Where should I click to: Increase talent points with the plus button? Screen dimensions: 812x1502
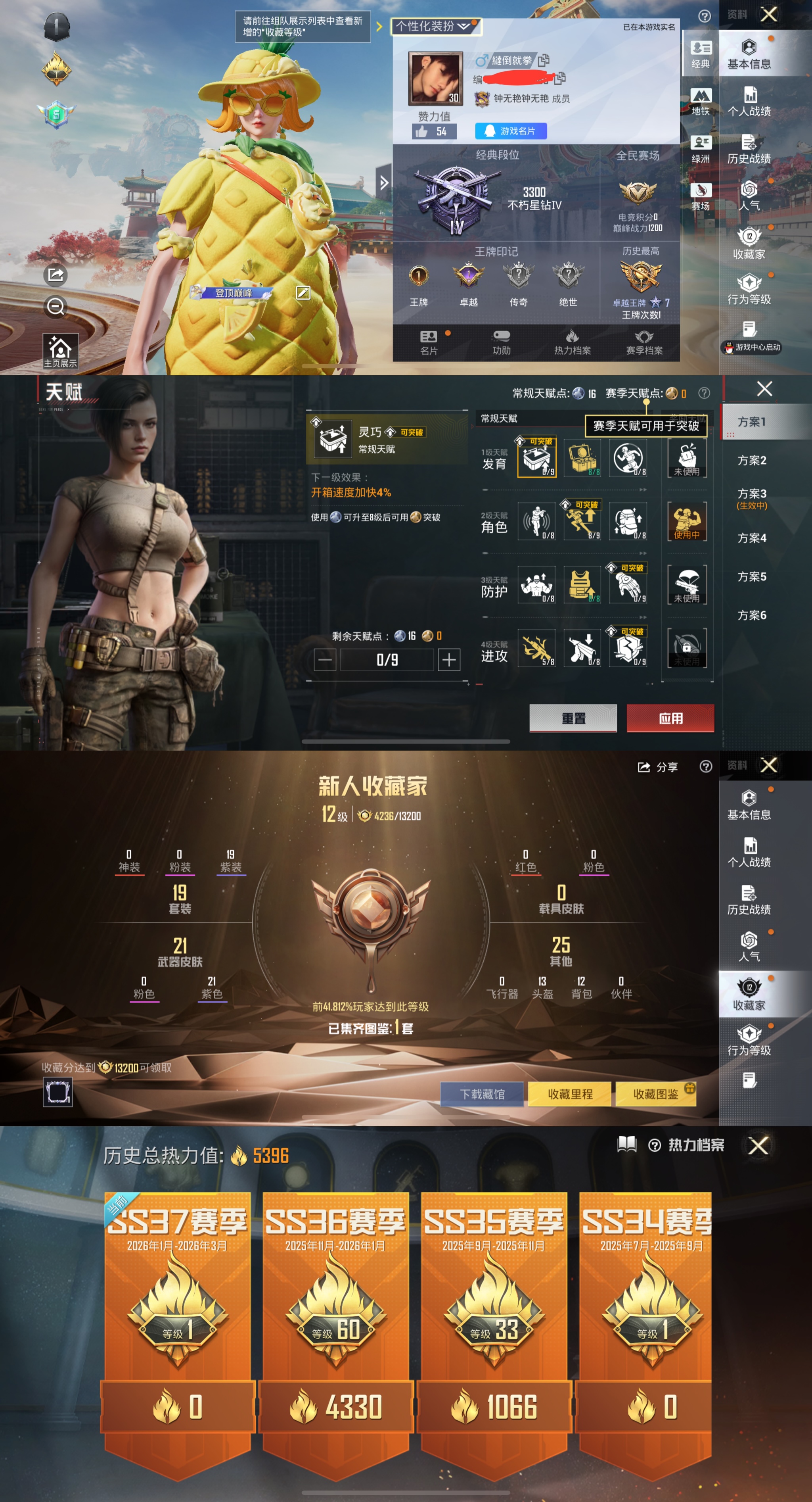tap(449, 659)
